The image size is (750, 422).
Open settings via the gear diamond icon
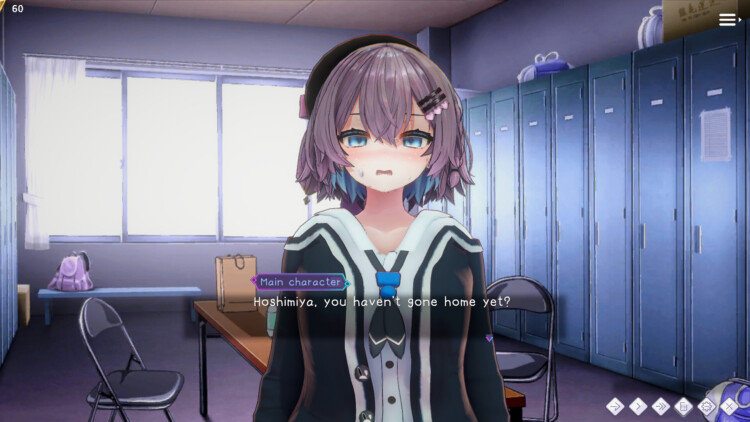[707, 406]
